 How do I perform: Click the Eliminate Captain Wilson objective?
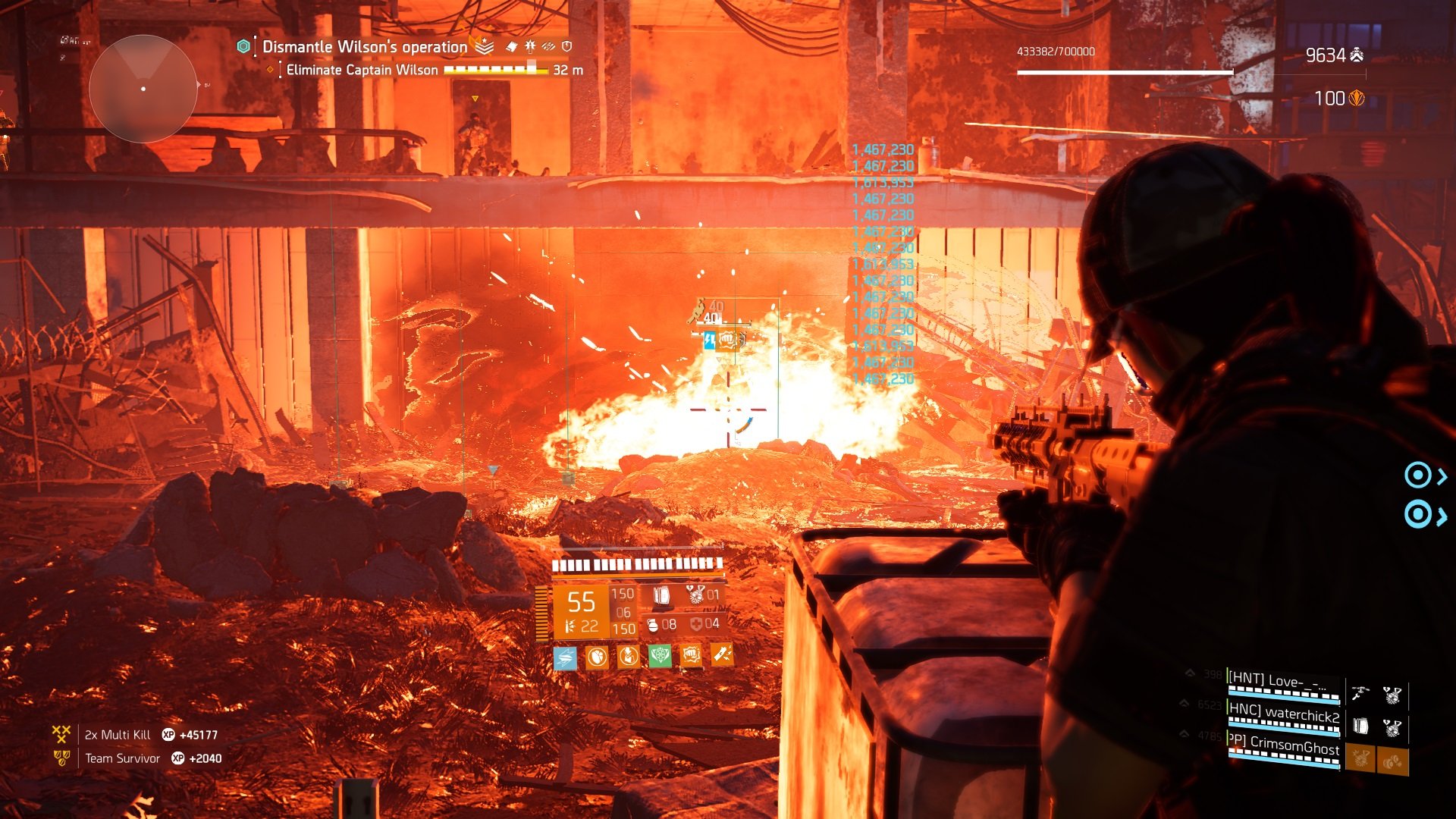(362, 70)
